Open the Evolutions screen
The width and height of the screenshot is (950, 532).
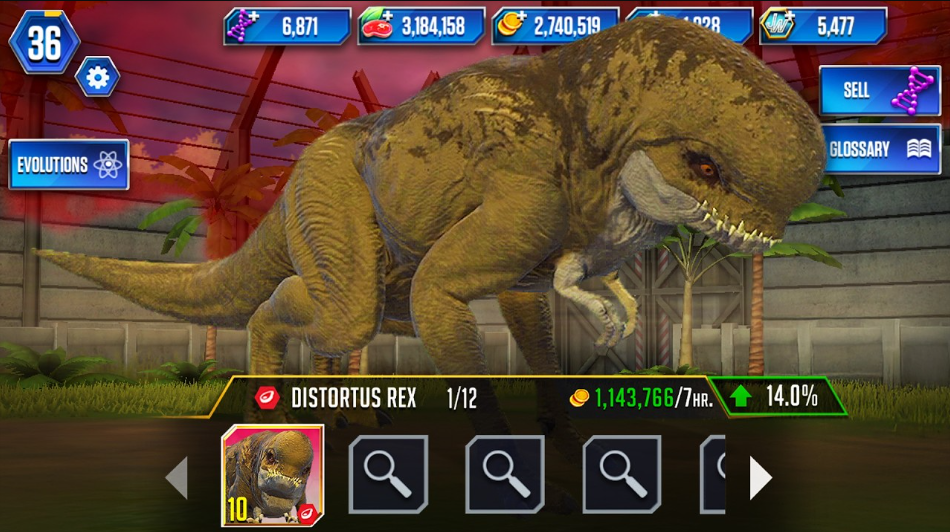pos(69,165)
